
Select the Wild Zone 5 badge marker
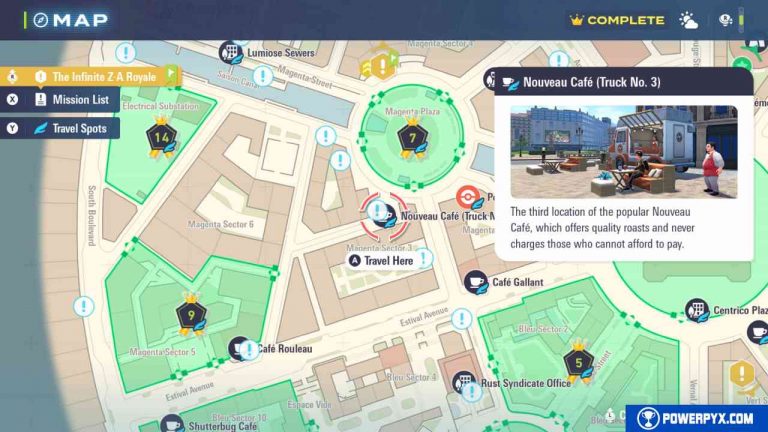click(578, 360)
